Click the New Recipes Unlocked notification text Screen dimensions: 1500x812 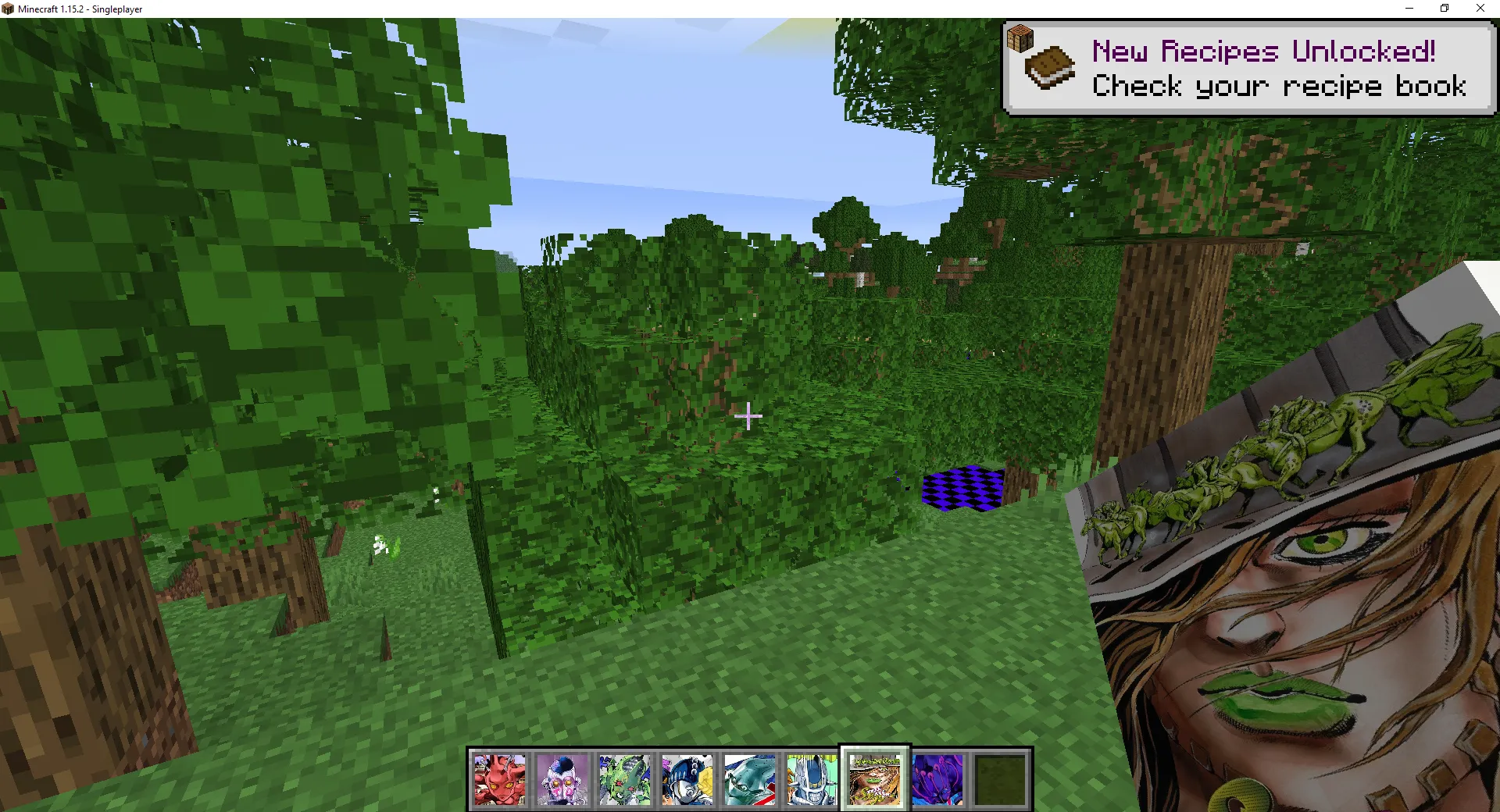pos(1262,52)
